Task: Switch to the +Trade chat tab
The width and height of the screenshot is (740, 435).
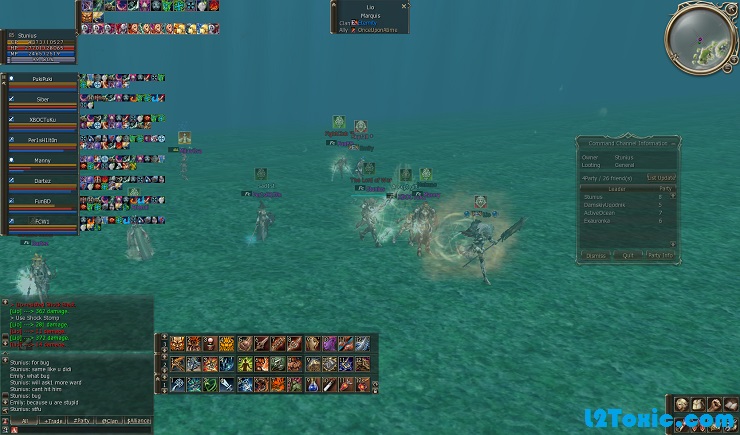Action: click(54, 422)
